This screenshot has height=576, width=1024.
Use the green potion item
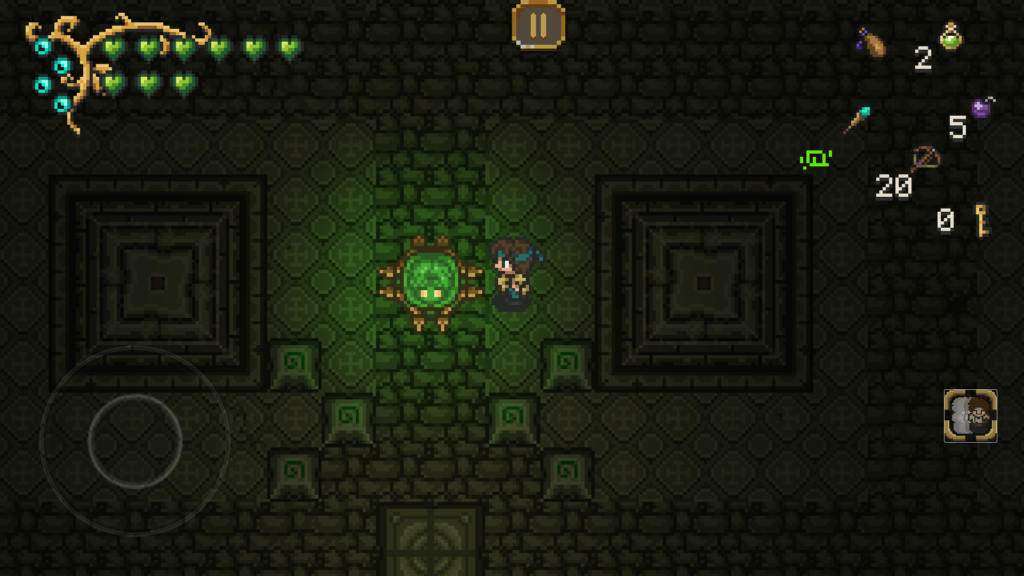point(952,37)
